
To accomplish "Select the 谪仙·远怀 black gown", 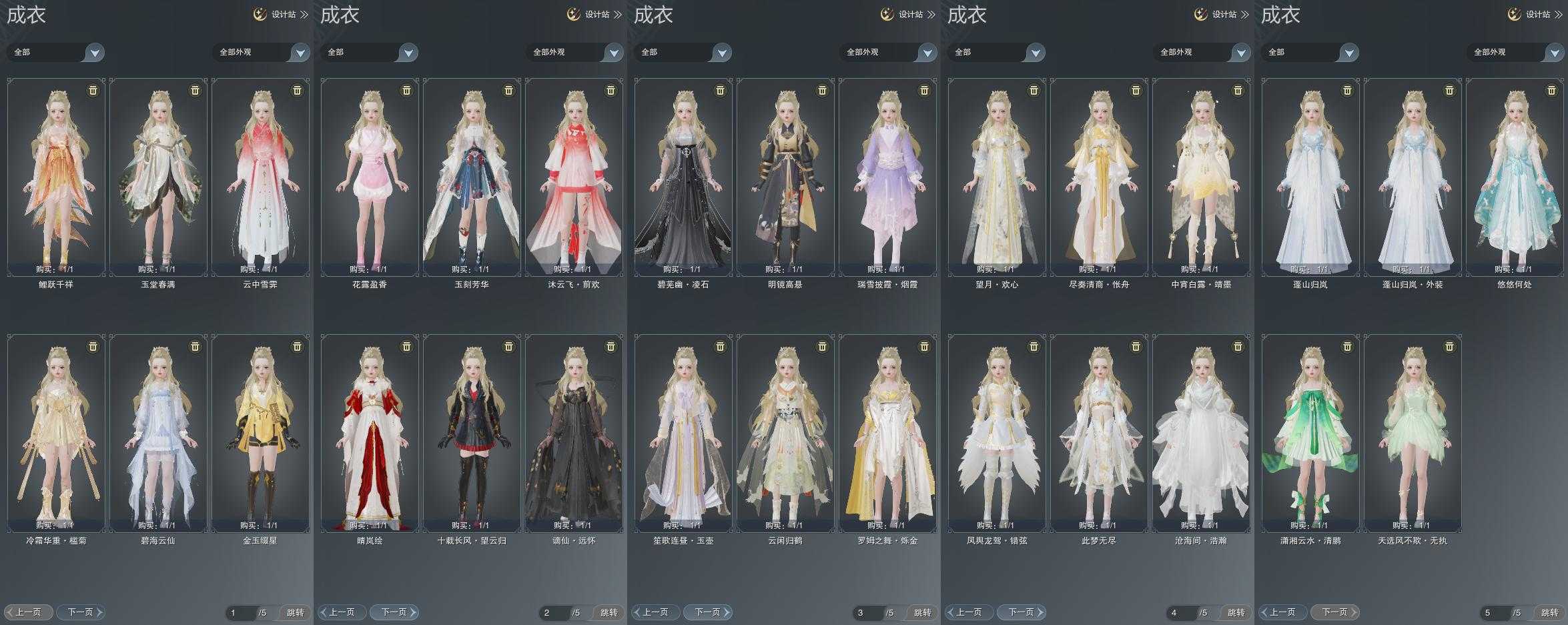I will point(574,433).
